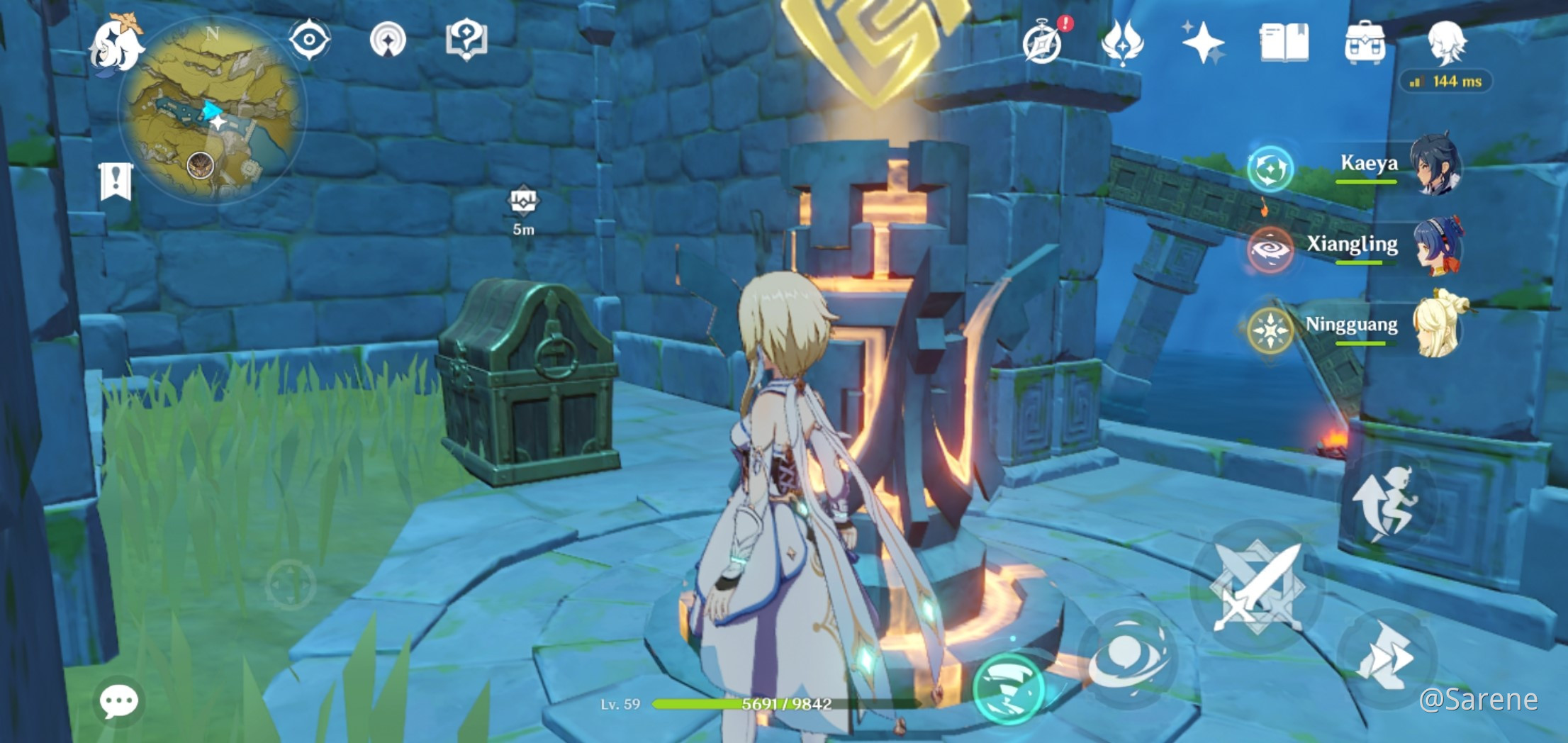1568x743 pixels.
Task: Open the Events timer with red notification
Action: click(x=1043, y=40)
